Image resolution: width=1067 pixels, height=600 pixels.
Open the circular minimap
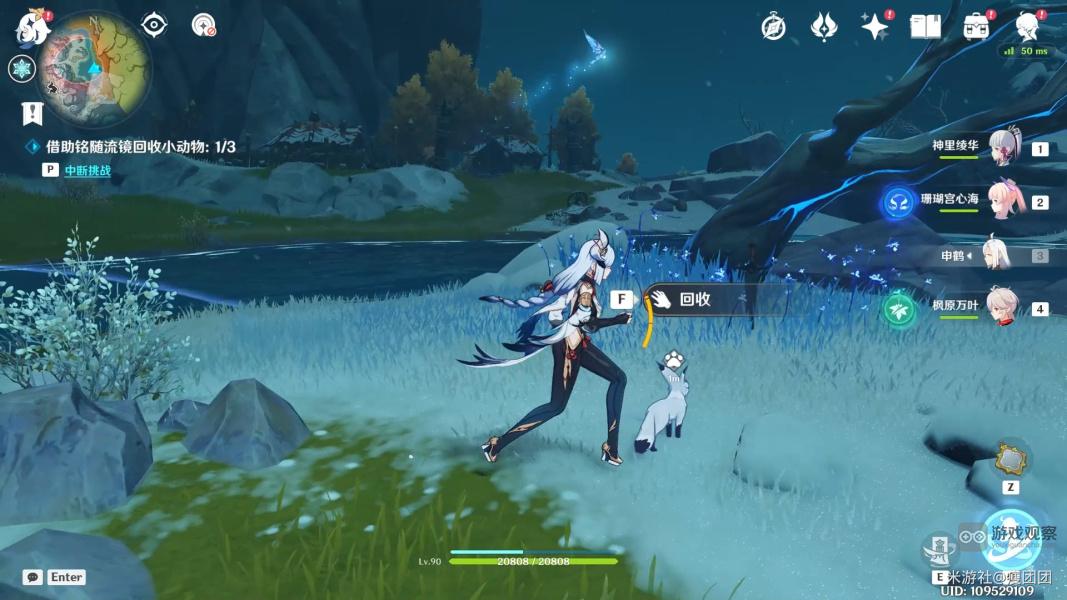point(95,68)
